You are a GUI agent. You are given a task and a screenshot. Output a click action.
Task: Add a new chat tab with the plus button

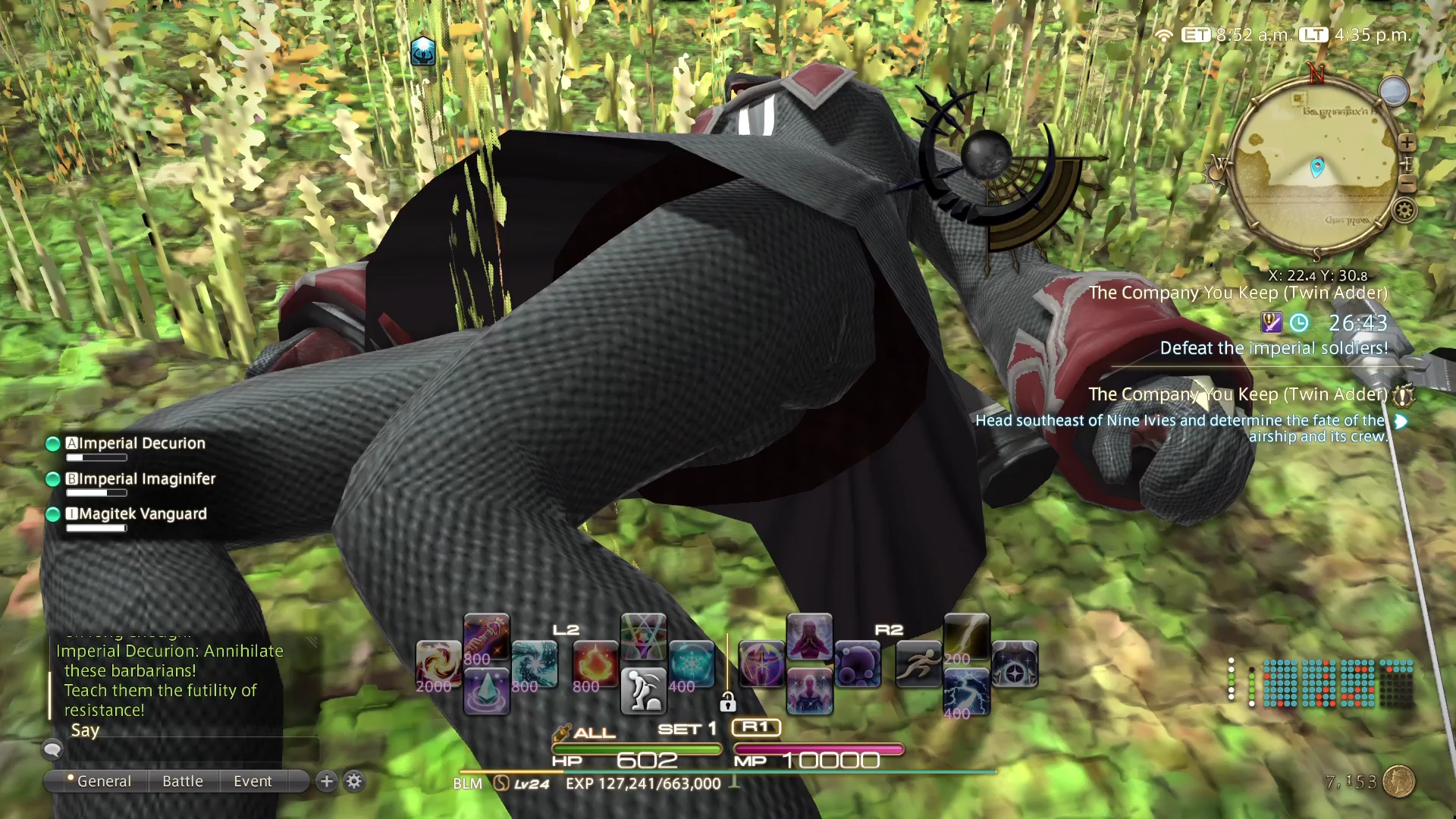tap(326, 781)
